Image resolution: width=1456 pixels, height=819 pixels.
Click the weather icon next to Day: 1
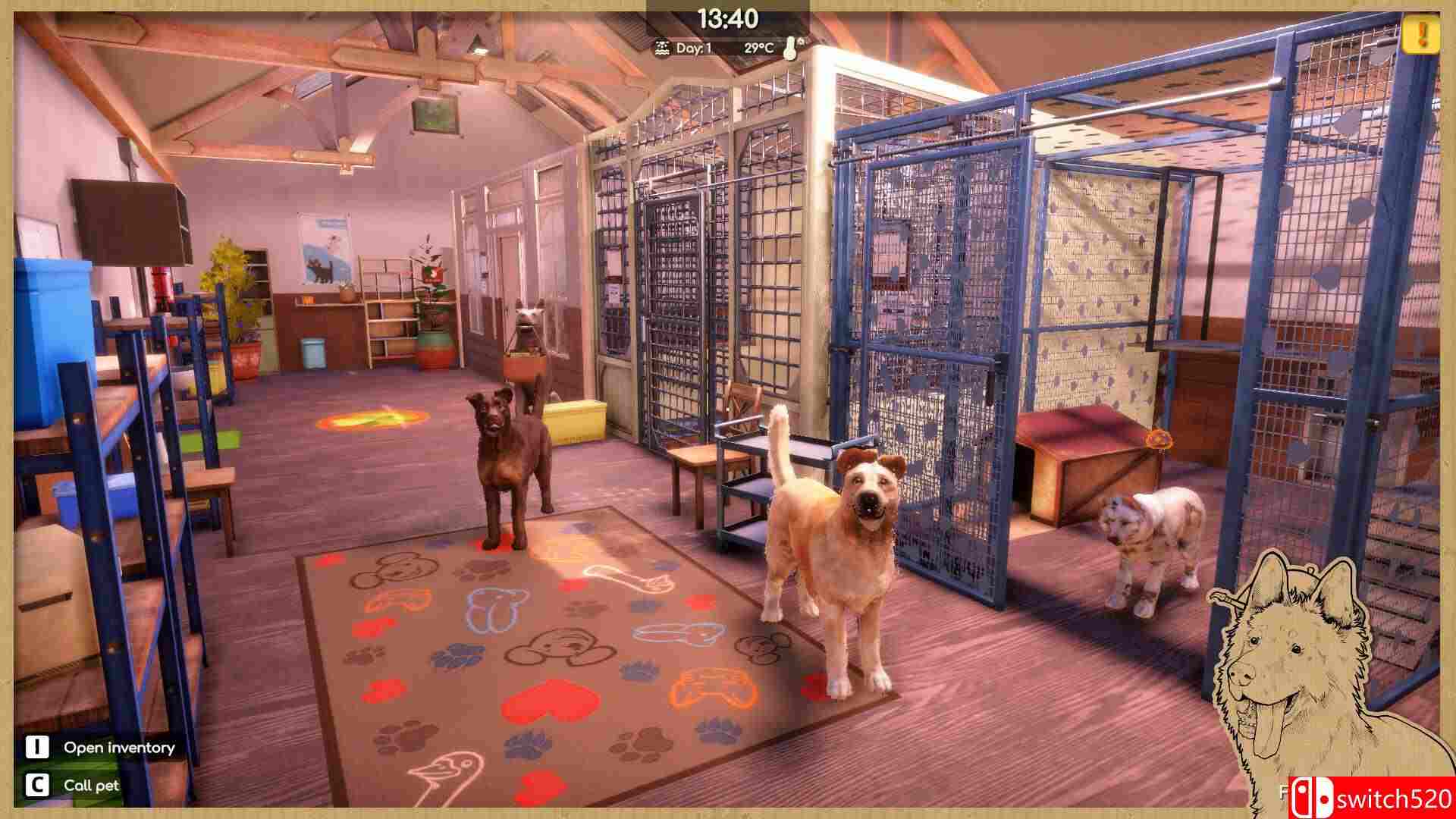click(662, 47)
